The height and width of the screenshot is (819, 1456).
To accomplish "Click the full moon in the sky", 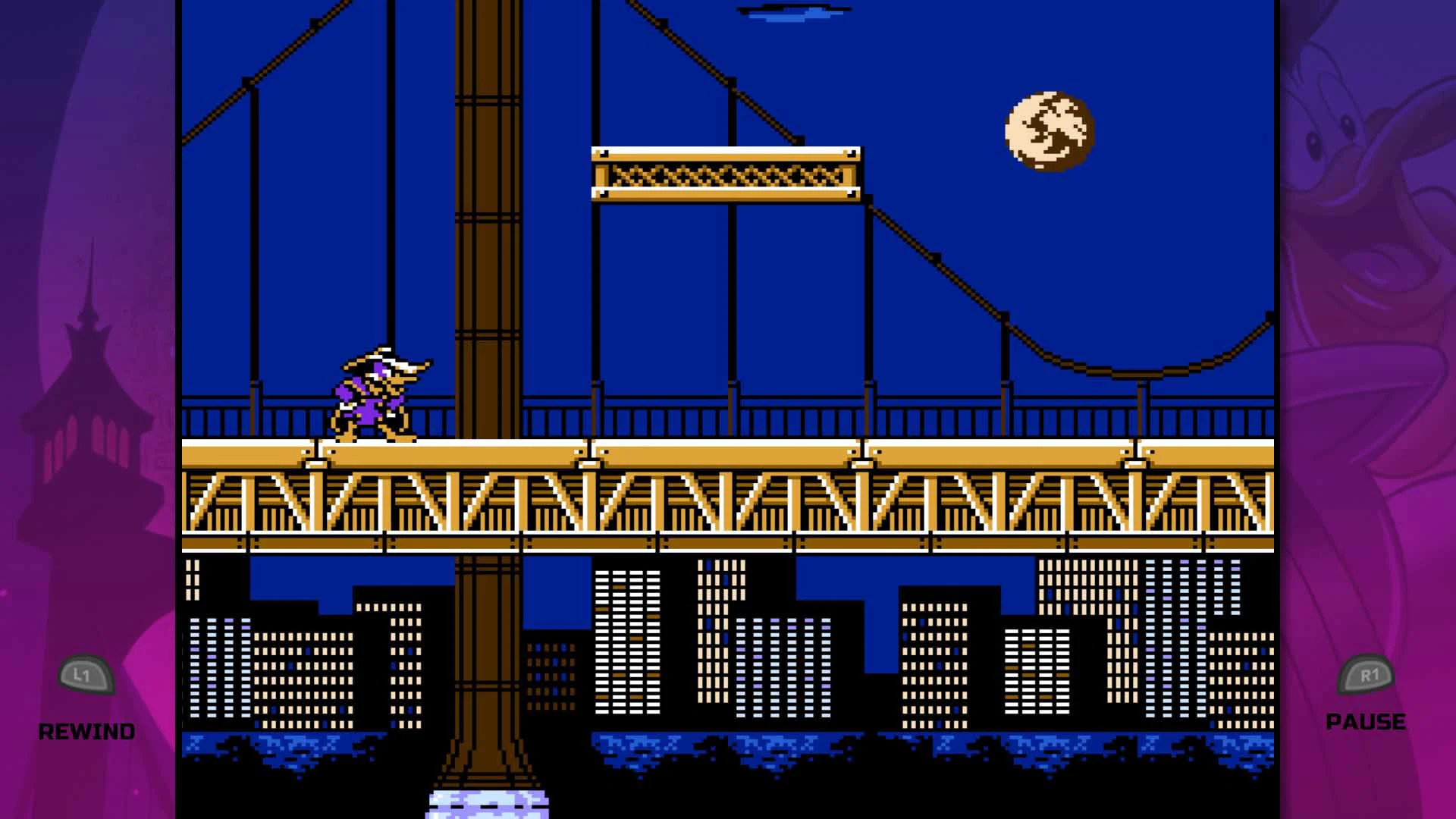I will tap(1049, 129).
